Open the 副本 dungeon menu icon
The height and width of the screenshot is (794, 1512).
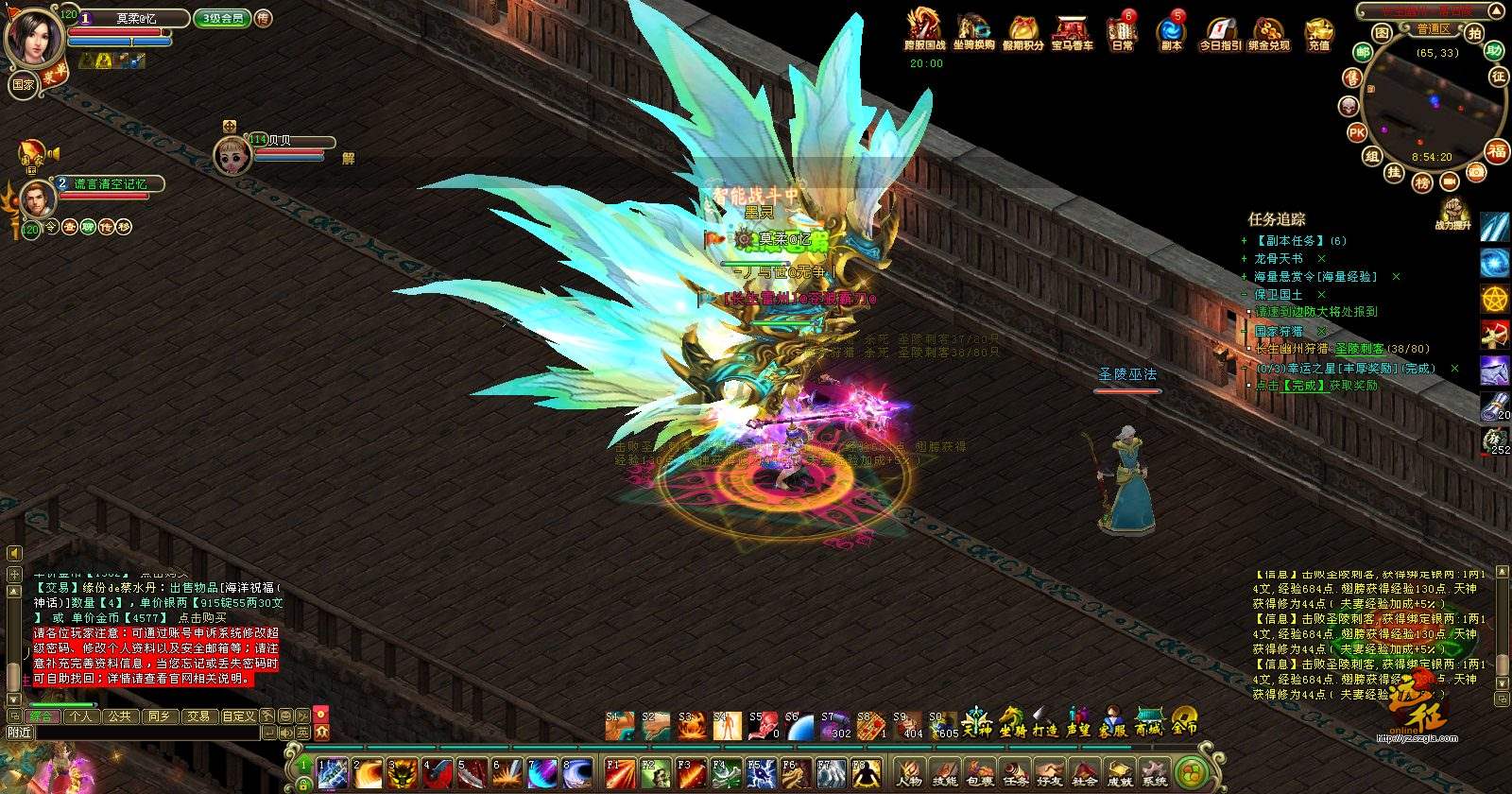(1171, 31)
